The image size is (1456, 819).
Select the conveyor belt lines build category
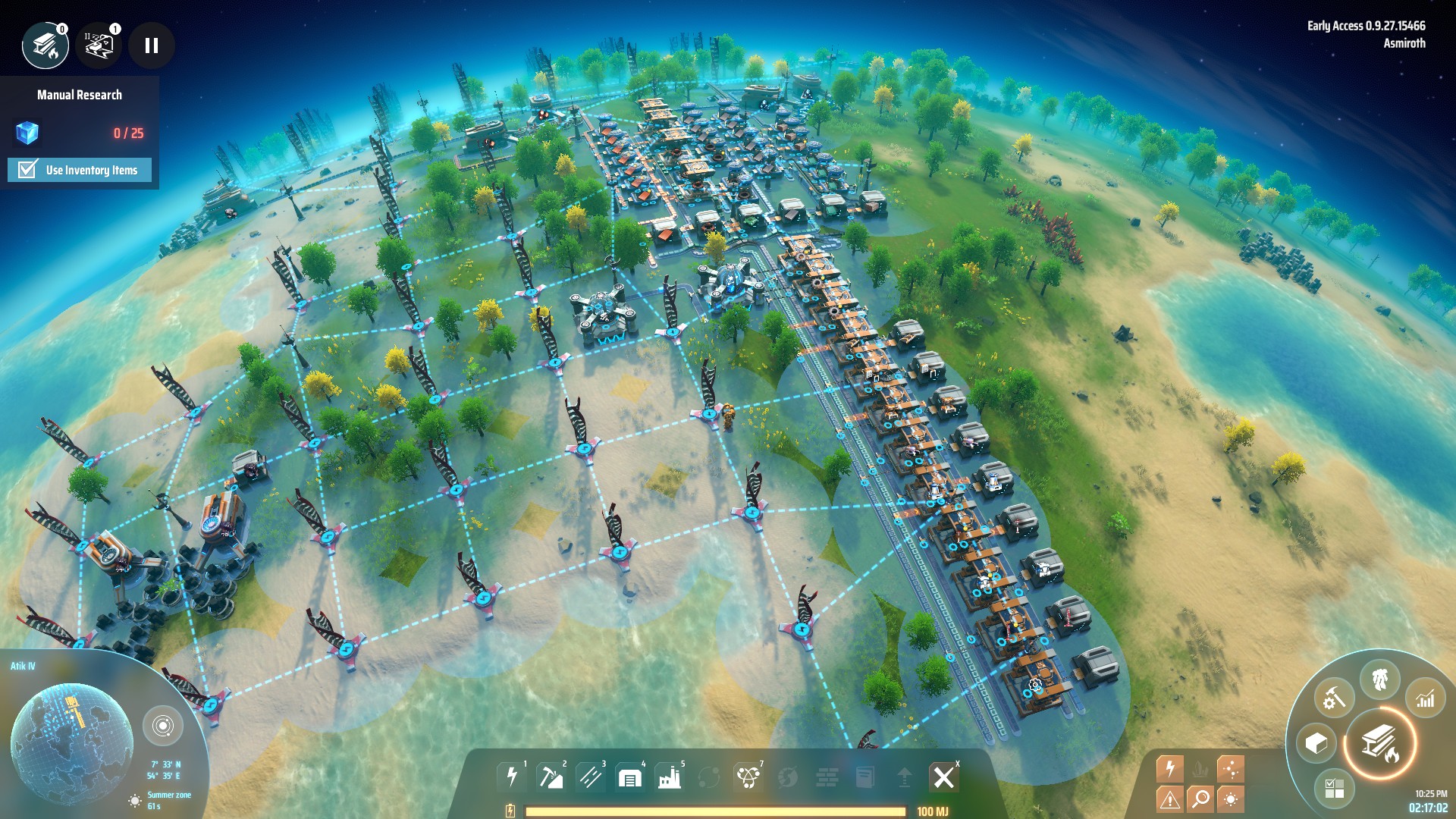pyautogui.click(x=590, y=777)
